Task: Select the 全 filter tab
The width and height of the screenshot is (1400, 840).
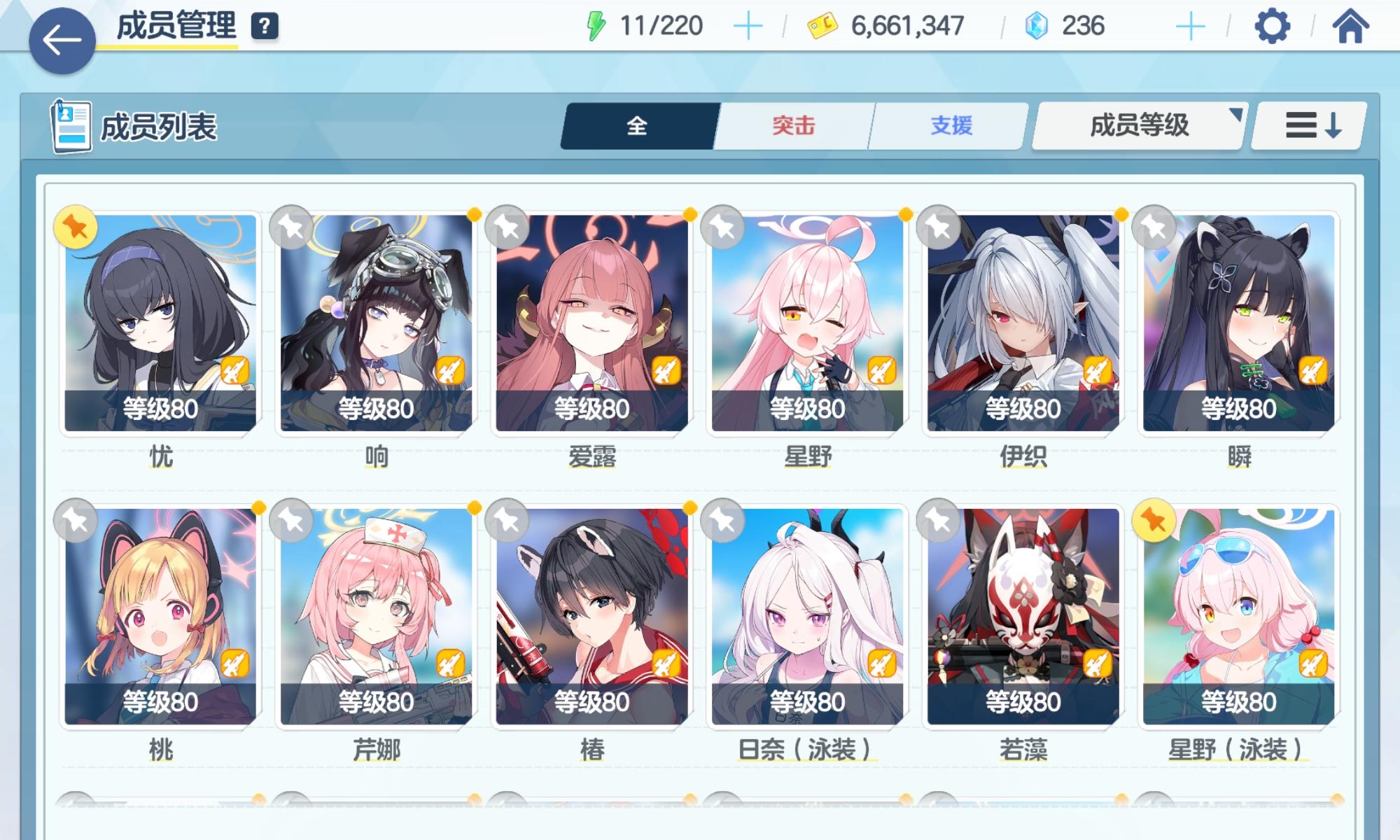Action: tap(638, 126)
